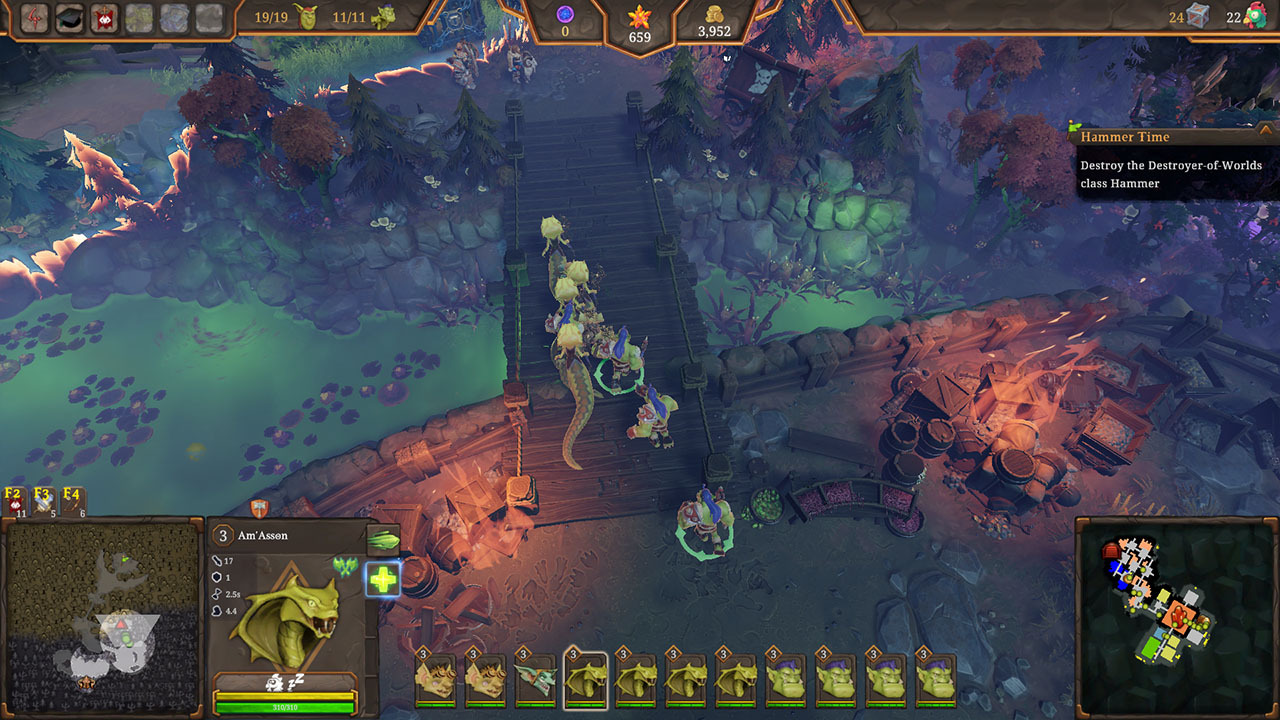
Task: Select the F4 control group
Action: 73,500
